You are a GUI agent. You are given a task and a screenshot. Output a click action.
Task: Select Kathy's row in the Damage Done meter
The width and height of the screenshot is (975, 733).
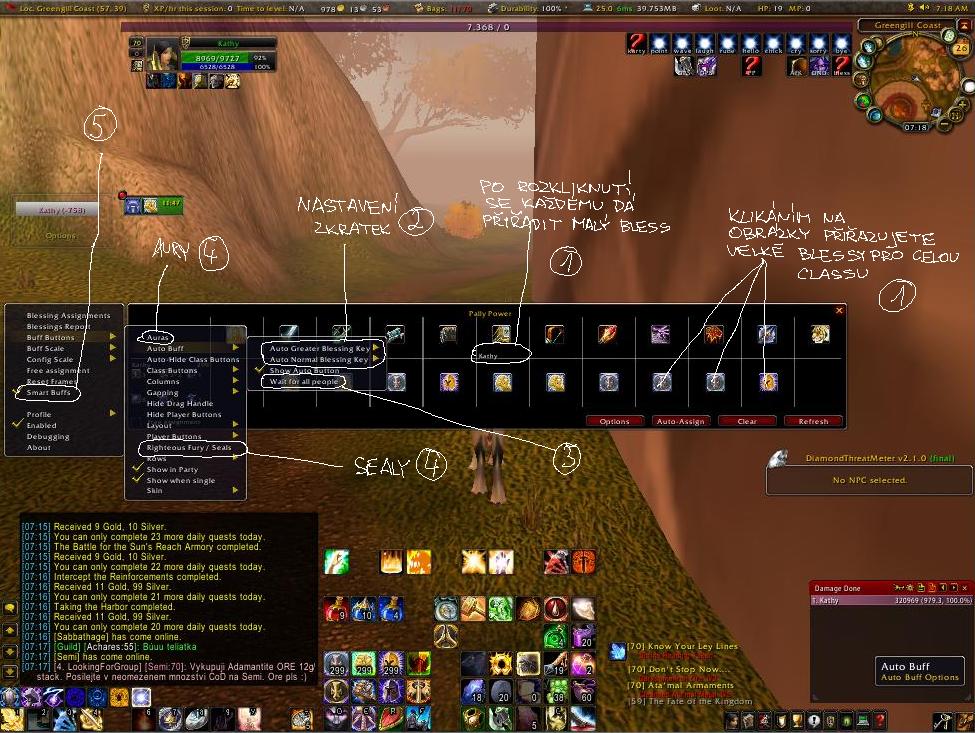(x=890, y=600)
